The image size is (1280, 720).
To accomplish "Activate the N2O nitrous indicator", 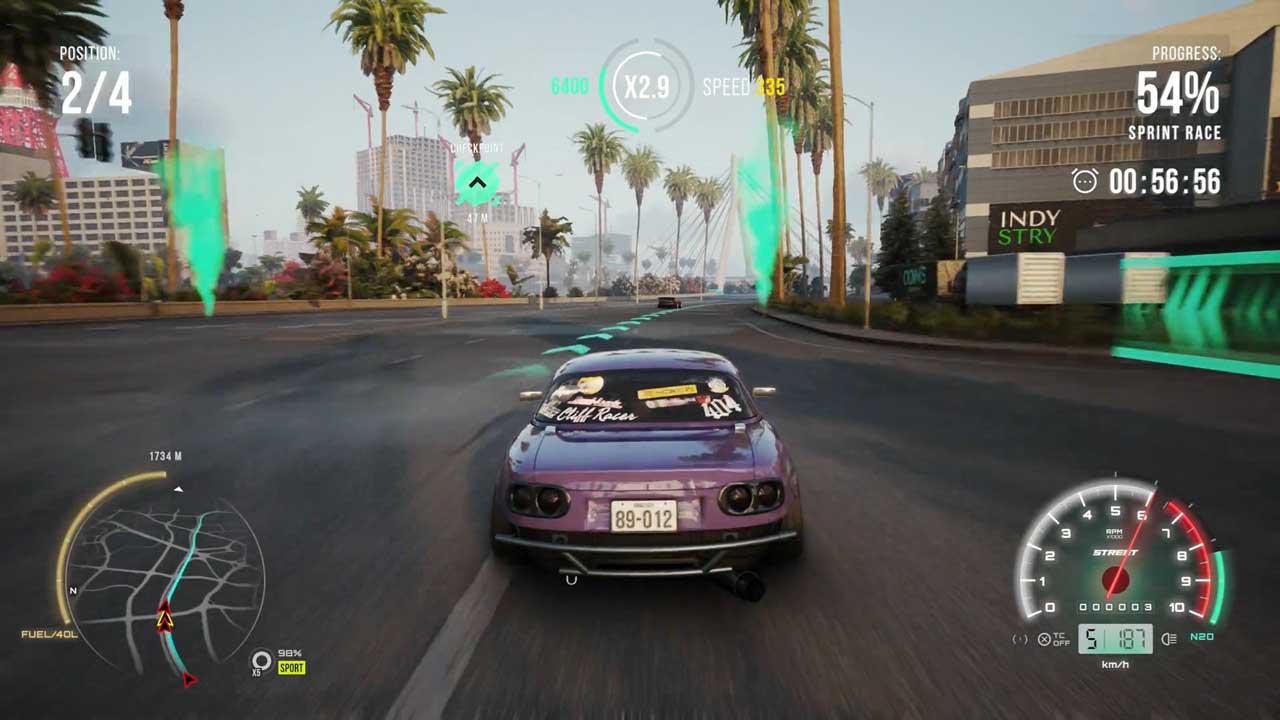I will tap(1202, 638).
